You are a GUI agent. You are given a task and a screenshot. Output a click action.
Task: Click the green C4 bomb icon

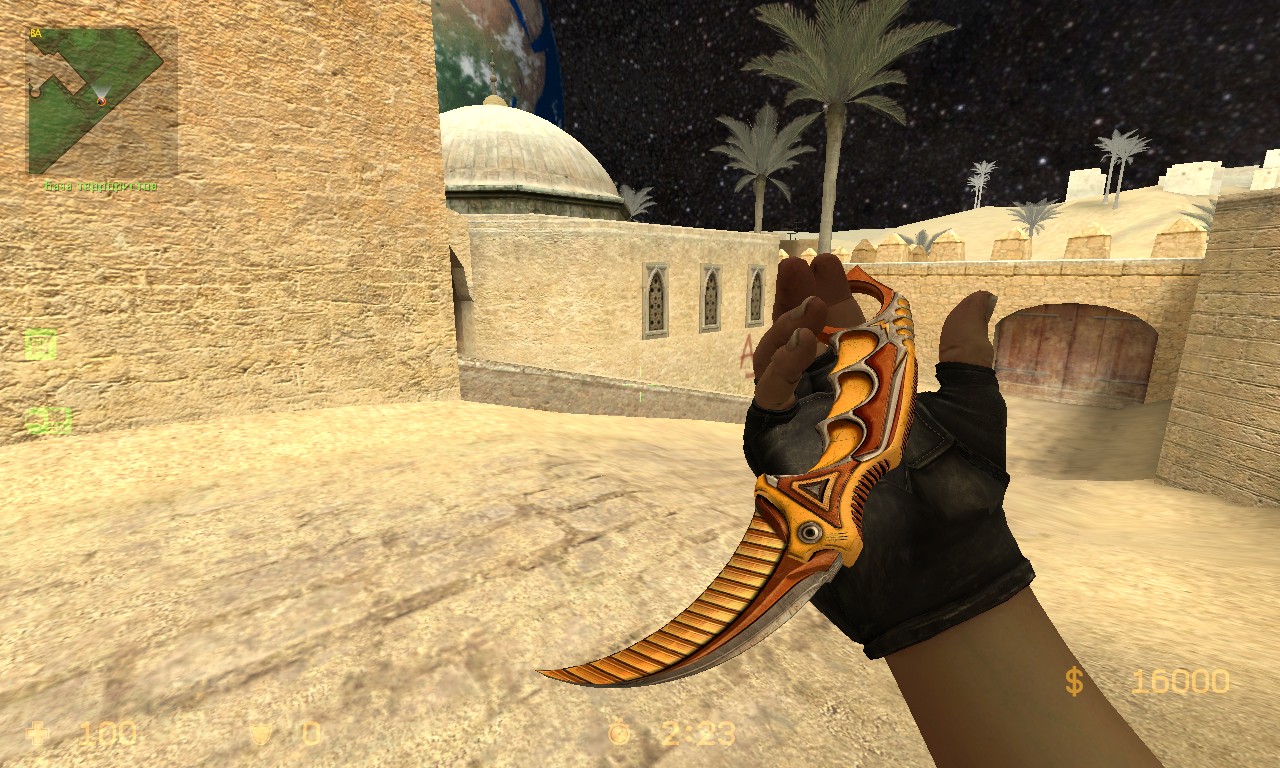[48, 420]
